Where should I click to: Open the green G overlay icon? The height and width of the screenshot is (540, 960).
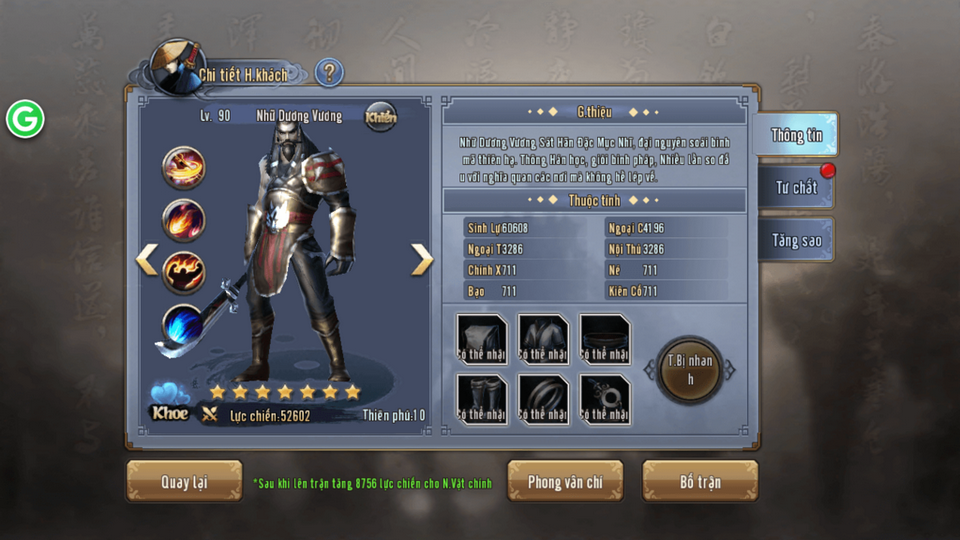click(25, 119)
